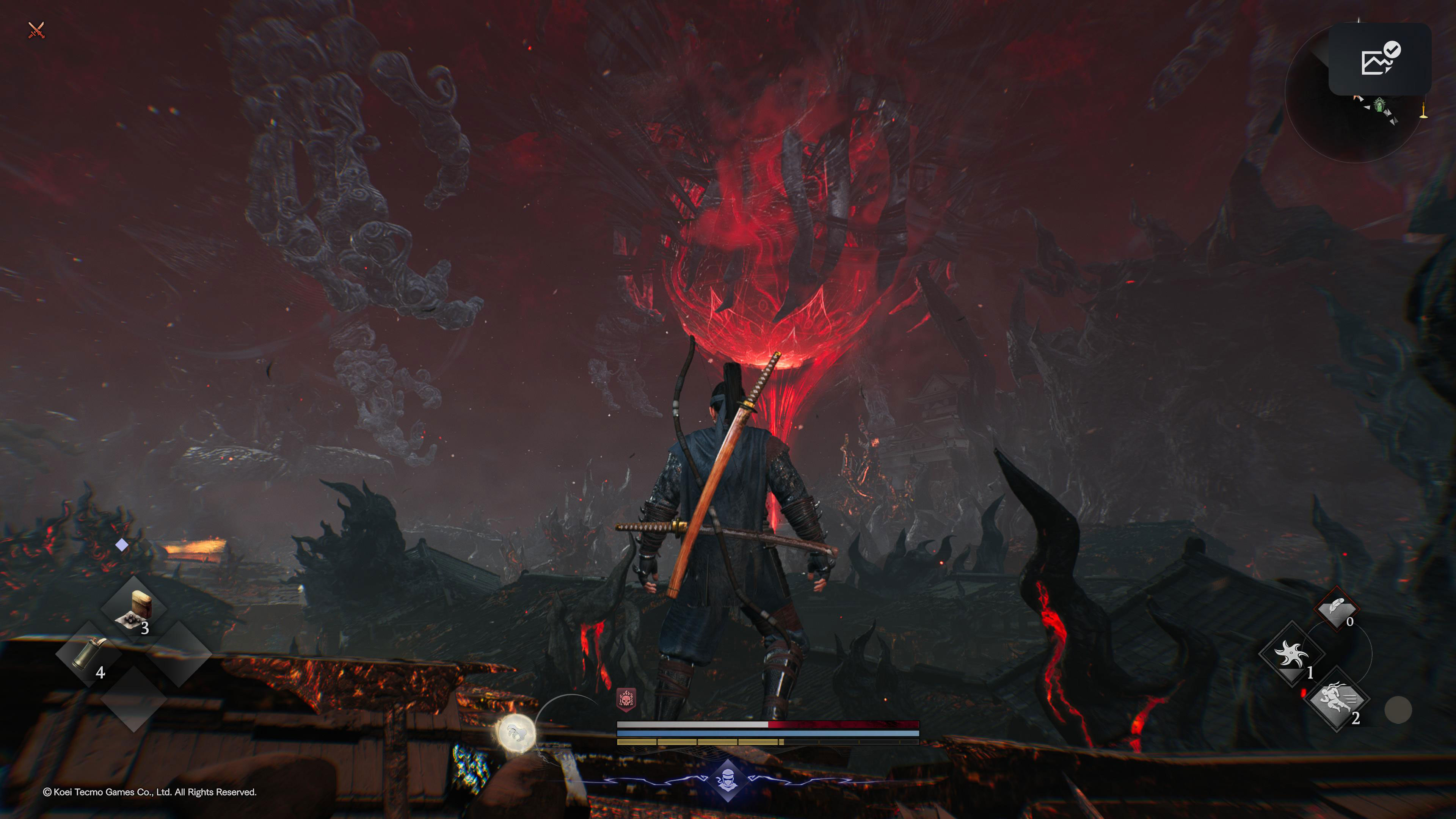Click the crossed swords combat icon

click(36, 30)
